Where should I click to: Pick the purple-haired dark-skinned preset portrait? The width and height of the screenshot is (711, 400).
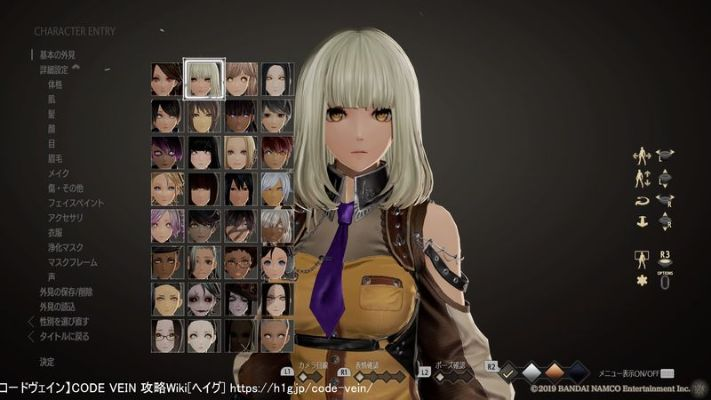167,152
